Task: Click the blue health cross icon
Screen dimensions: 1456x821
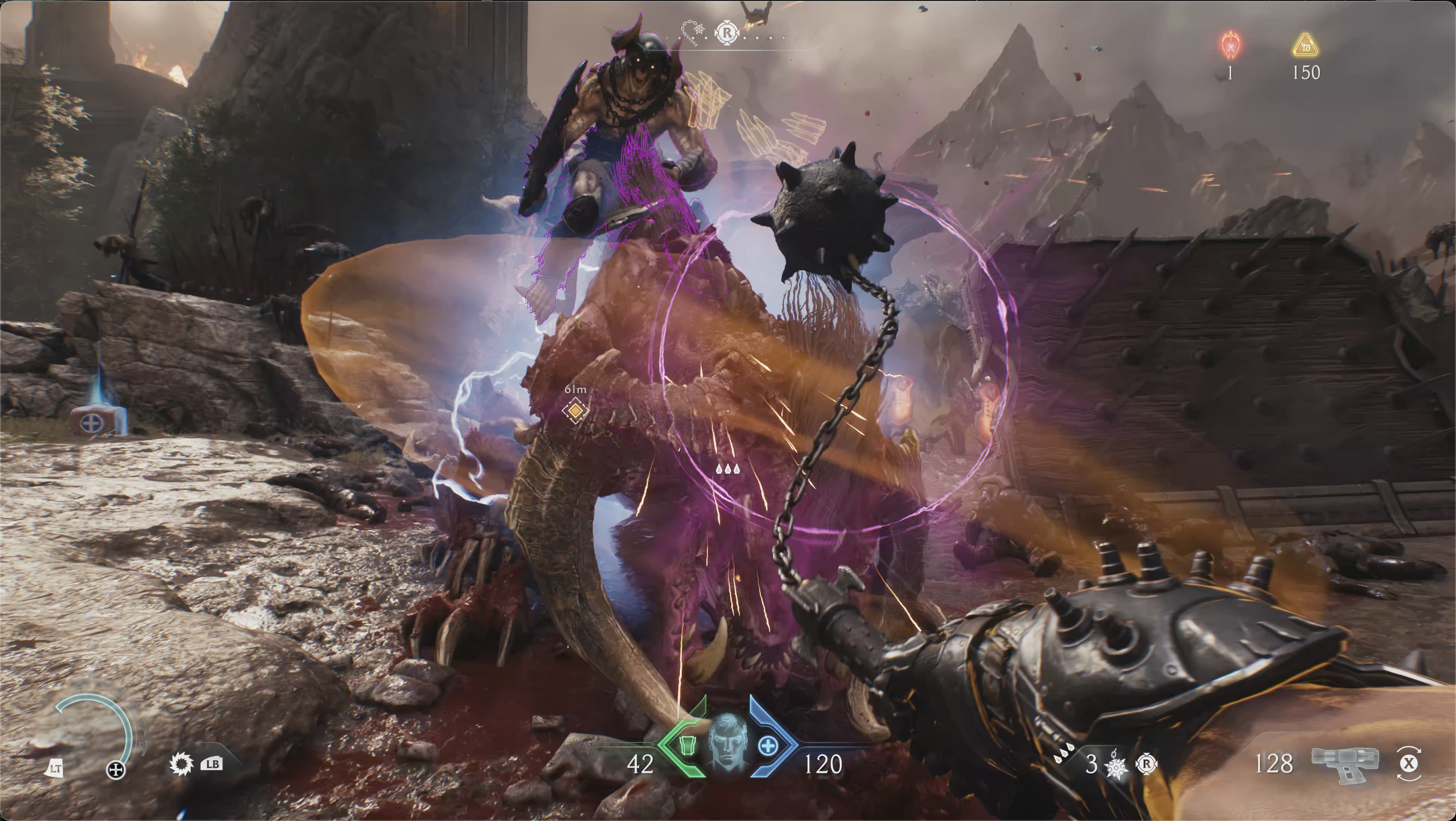Action: click(x=767, y=746)
